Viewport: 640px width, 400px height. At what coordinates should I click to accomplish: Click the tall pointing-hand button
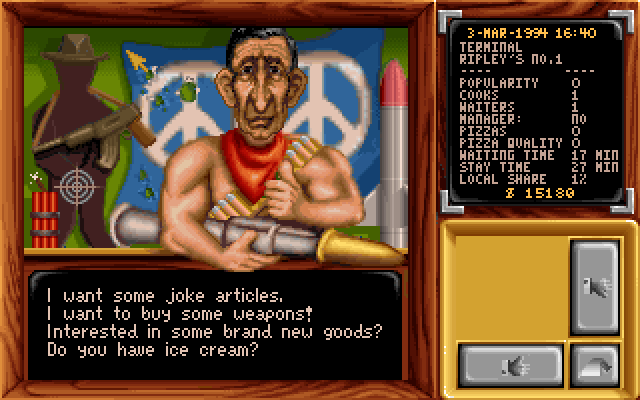coord(594,288)
